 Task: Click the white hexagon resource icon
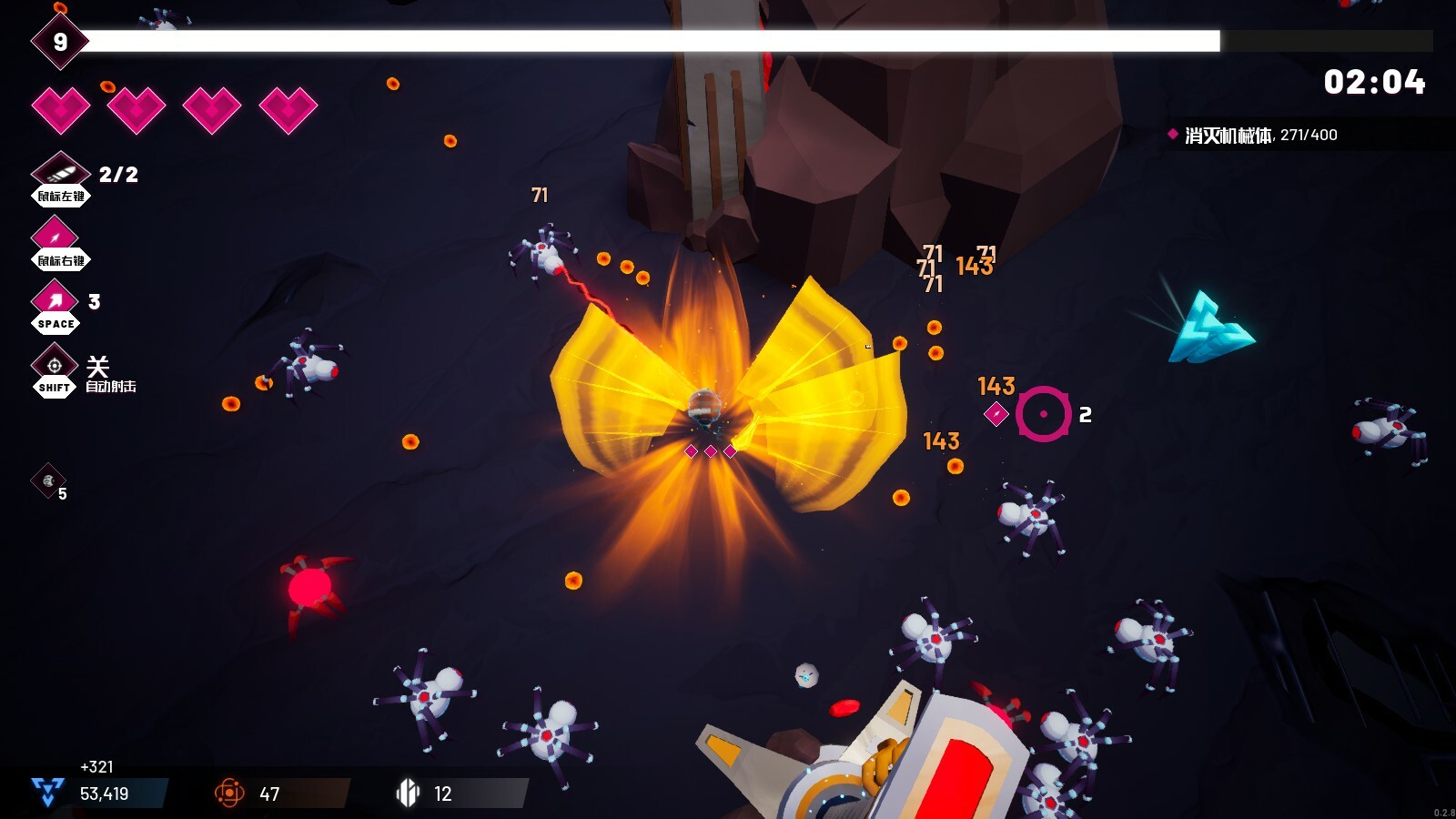pos(408,793)
